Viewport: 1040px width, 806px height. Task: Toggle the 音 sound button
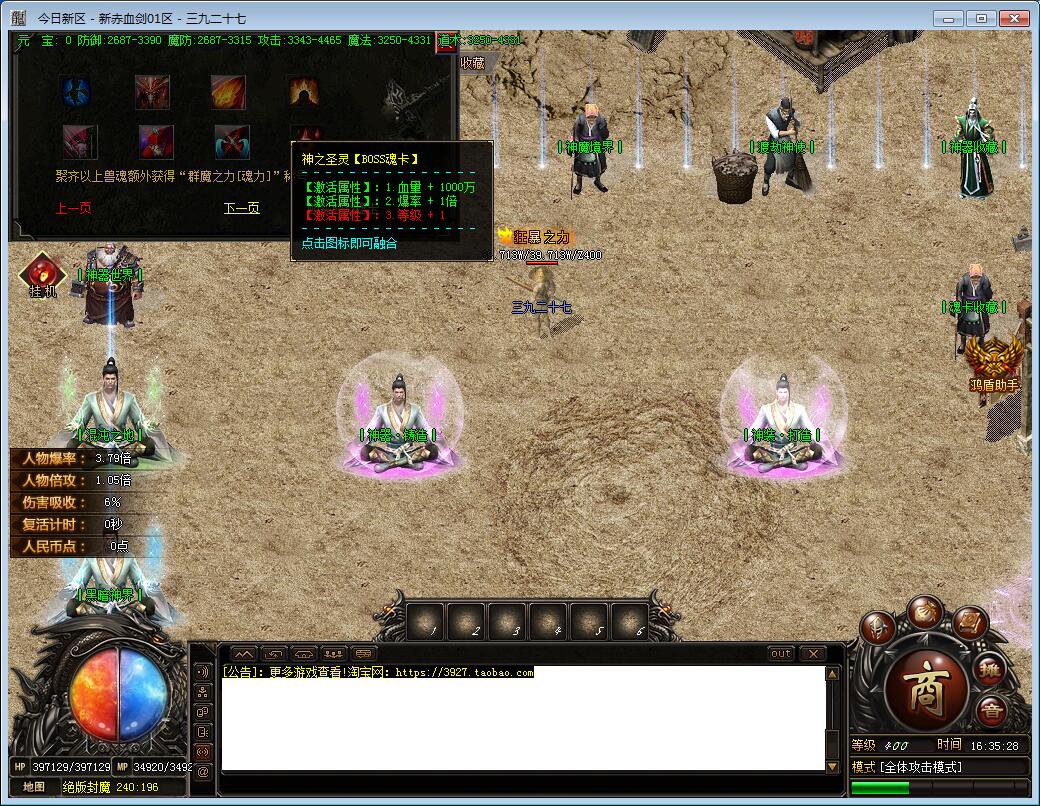[991, 712]
